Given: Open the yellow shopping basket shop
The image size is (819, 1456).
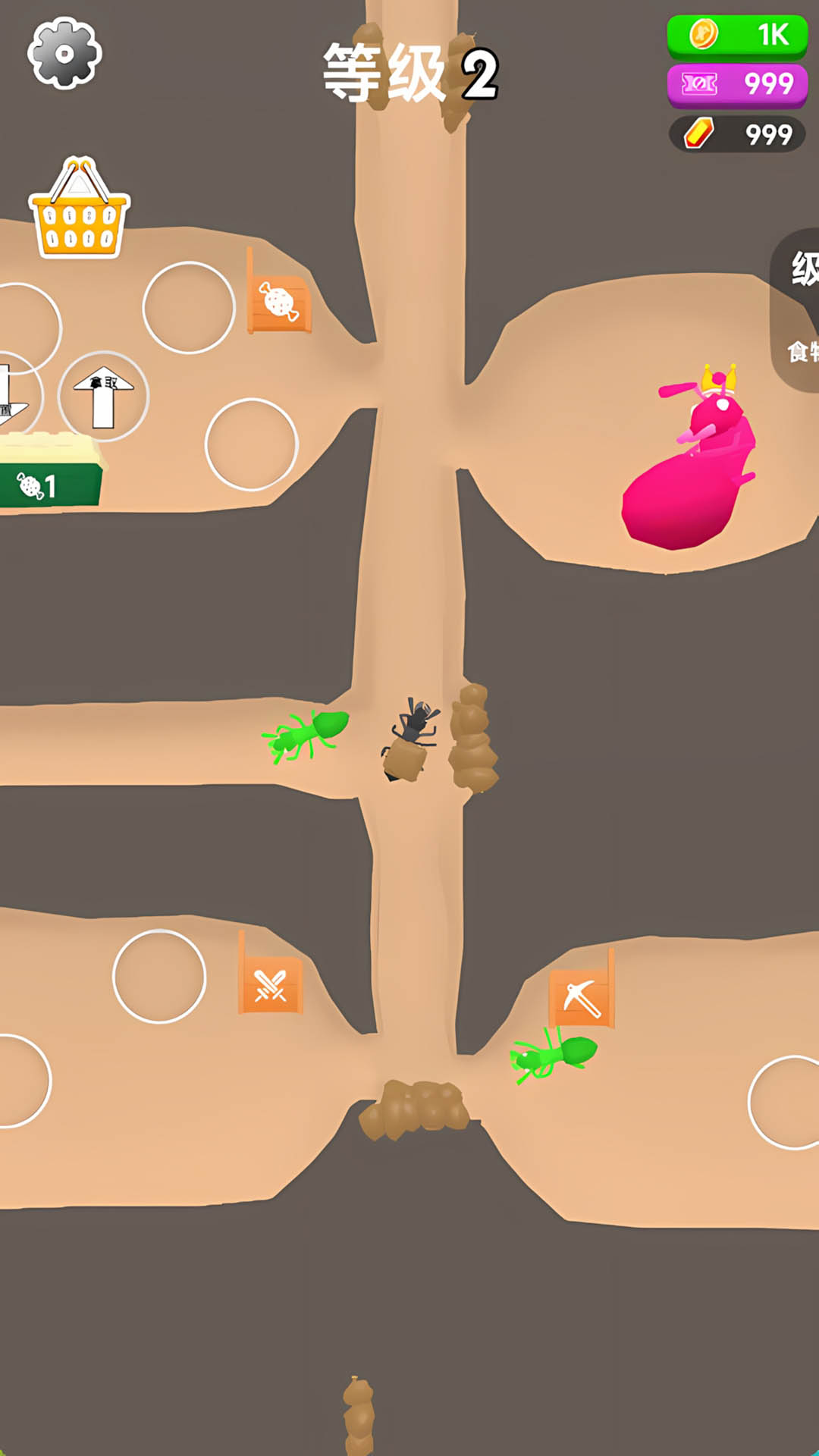Looking at the screenshot, I should 79,210.
